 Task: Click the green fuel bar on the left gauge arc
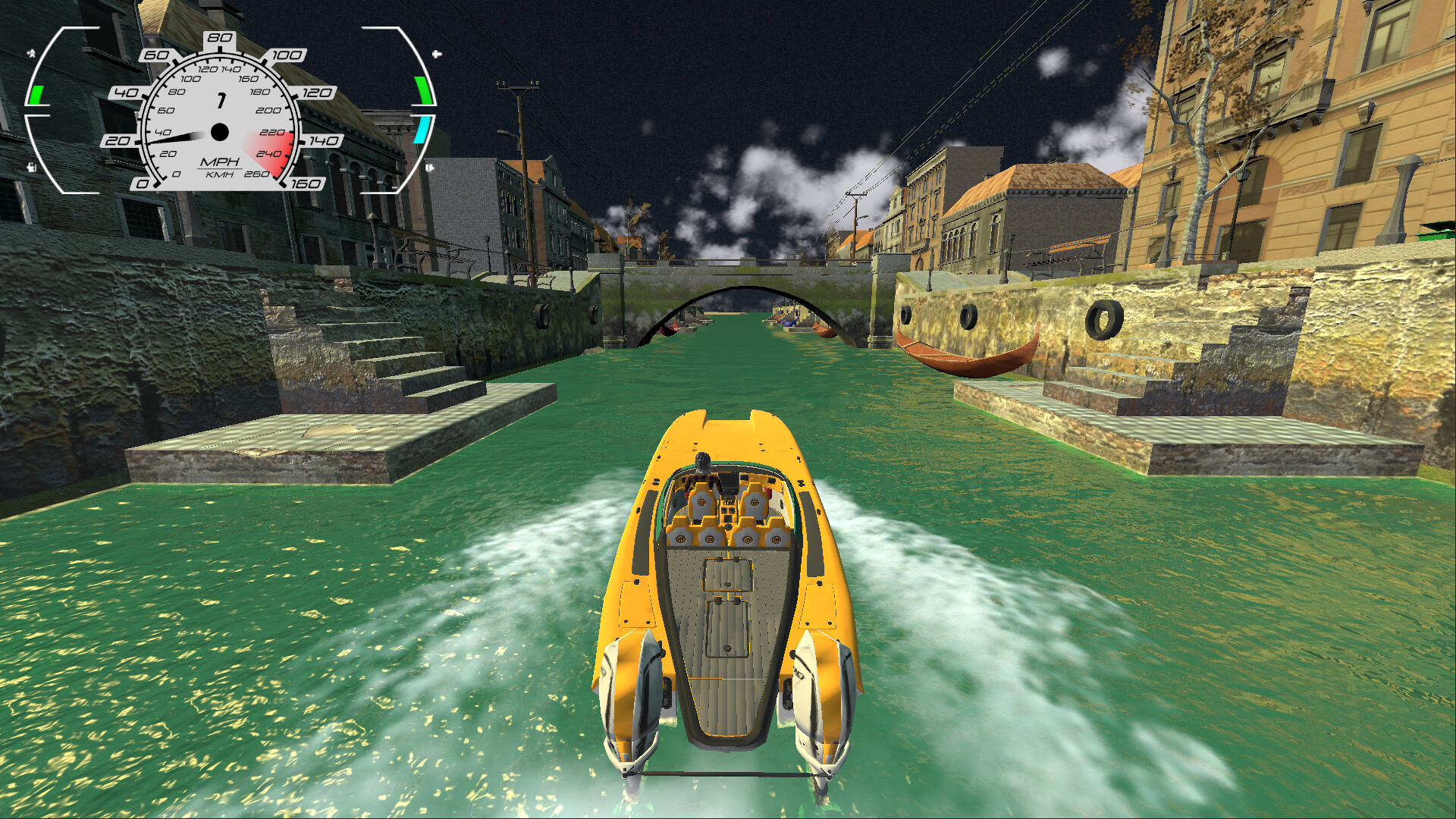pyautogui.click(x=38, y=96)
